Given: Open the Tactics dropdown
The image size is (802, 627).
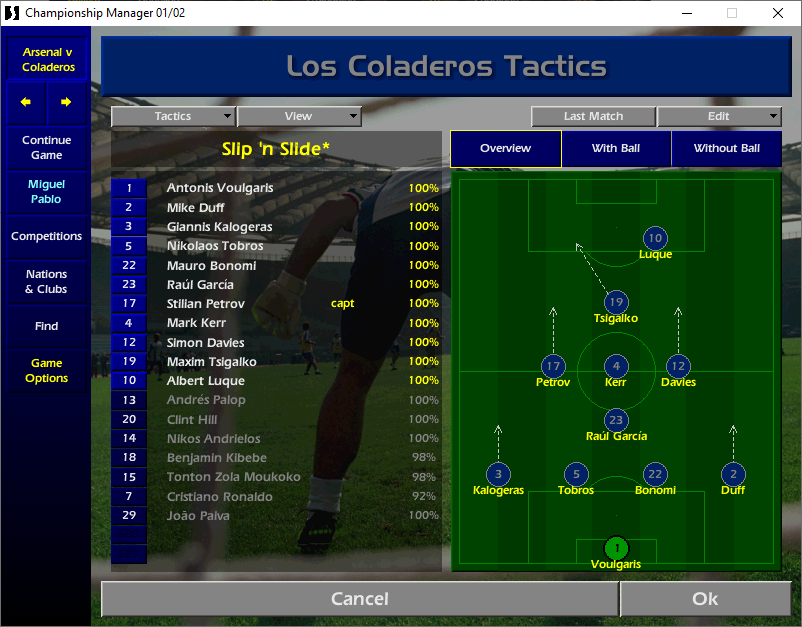Looking at the screenshot, I should pyautogui.click(x=173, y=116).
